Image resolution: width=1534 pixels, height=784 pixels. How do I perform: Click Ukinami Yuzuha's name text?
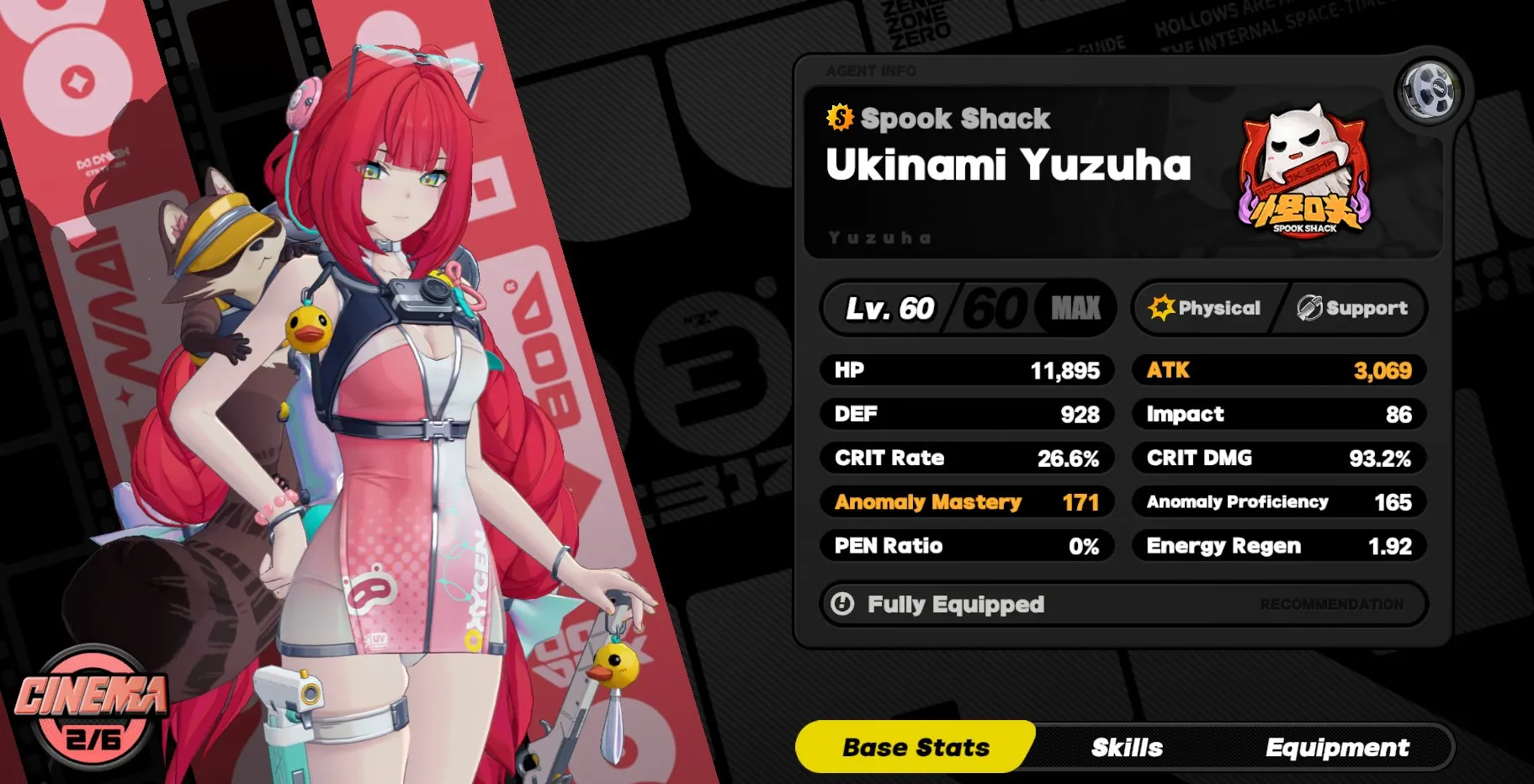coord(1007,167)
